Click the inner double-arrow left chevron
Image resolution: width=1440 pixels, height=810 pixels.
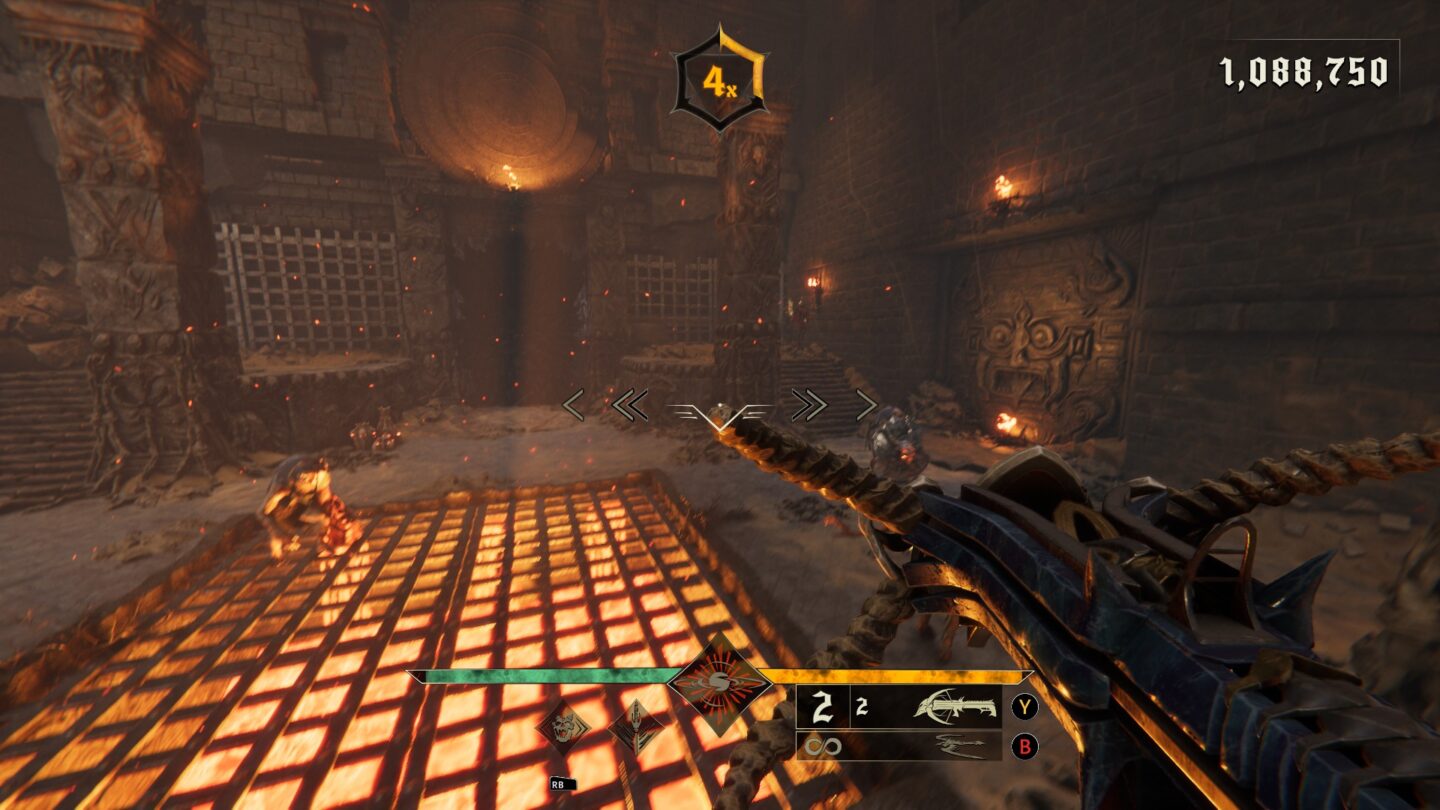tap(630, 406)
